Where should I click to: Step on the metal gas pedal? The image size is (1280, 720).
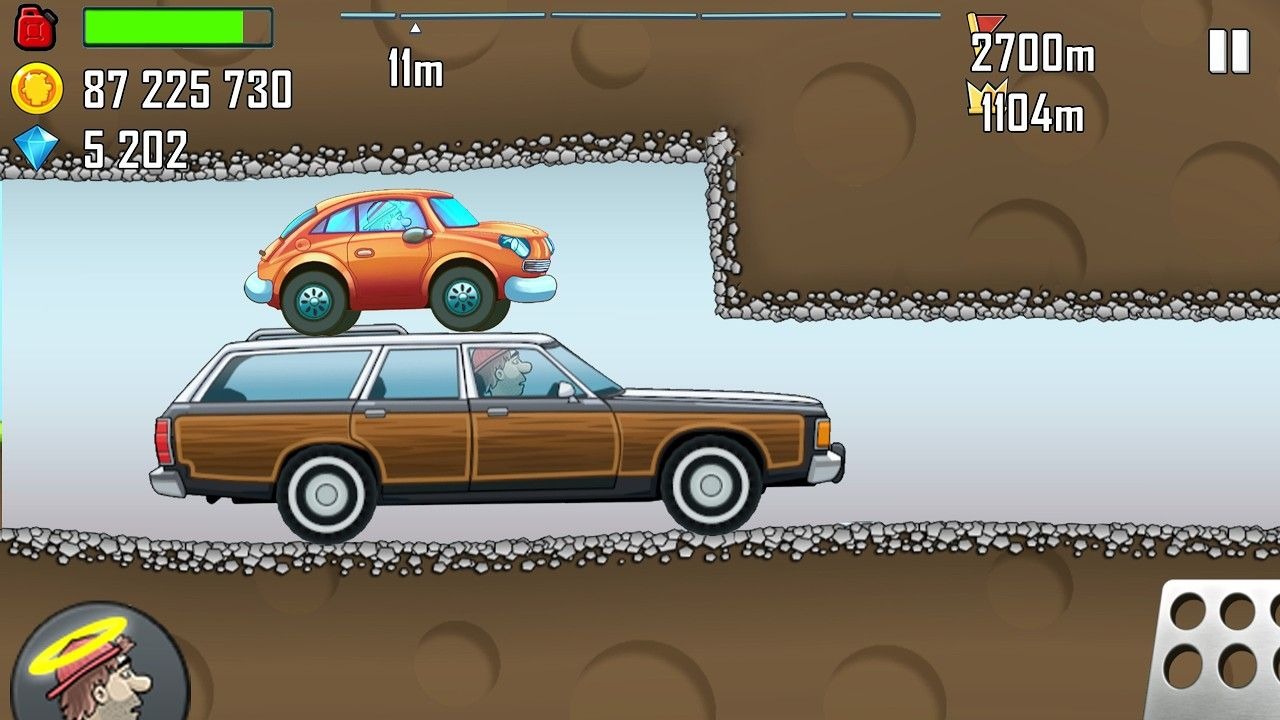(x=1218, y=650)
